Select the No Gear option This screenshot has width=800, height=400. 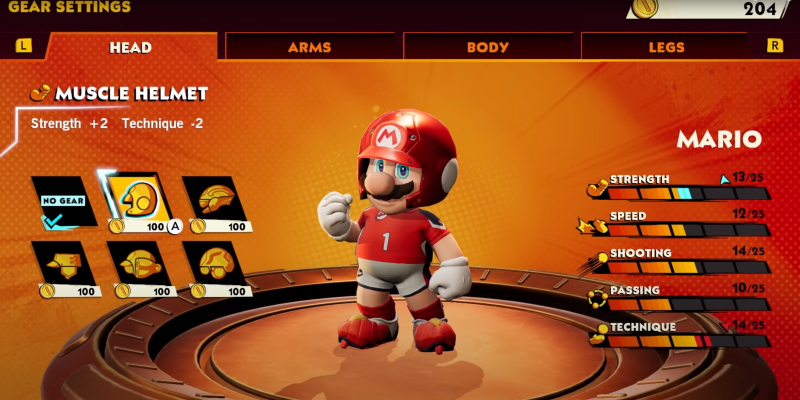click(63, 201)
